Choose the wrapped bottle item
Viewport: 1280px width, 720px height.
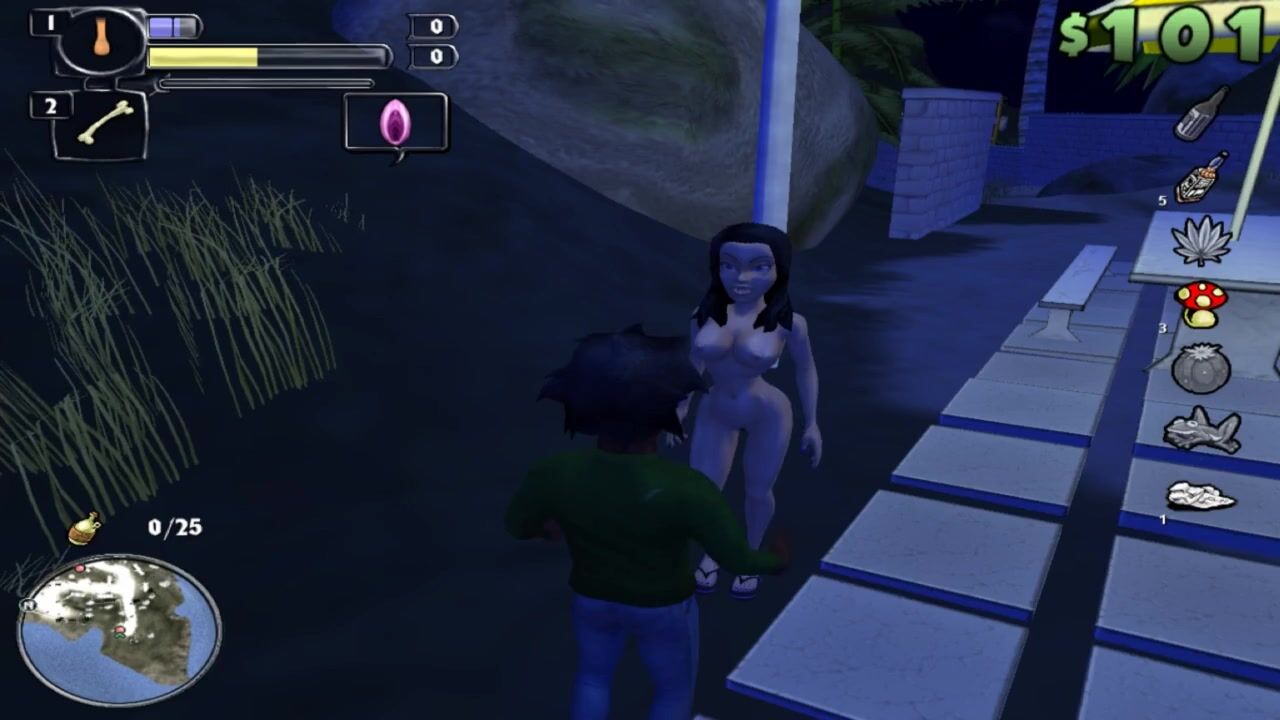click(x=1200, y=177)
